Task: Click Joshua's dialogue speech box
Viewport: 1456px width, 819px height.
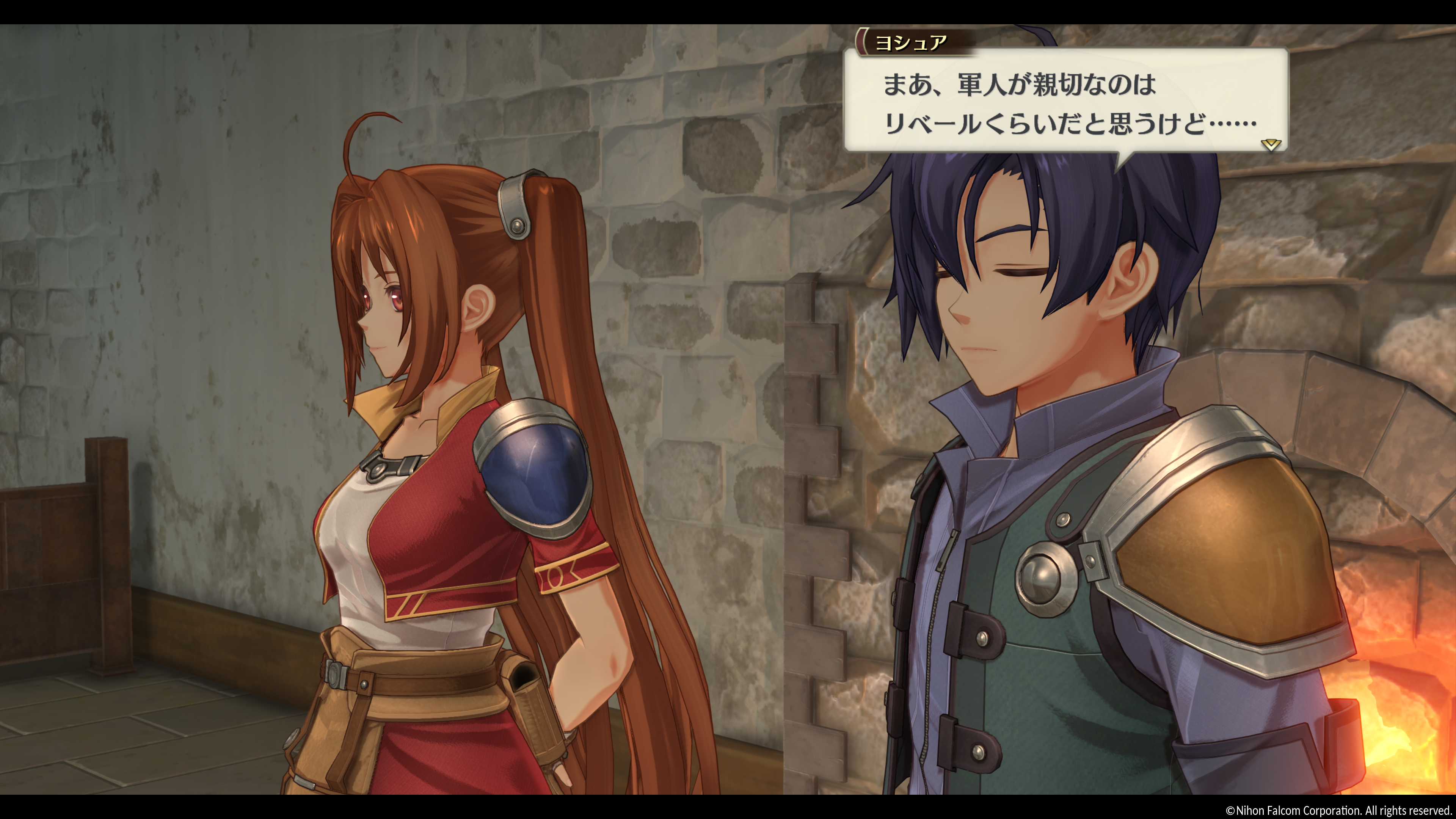Action: 1065,102
